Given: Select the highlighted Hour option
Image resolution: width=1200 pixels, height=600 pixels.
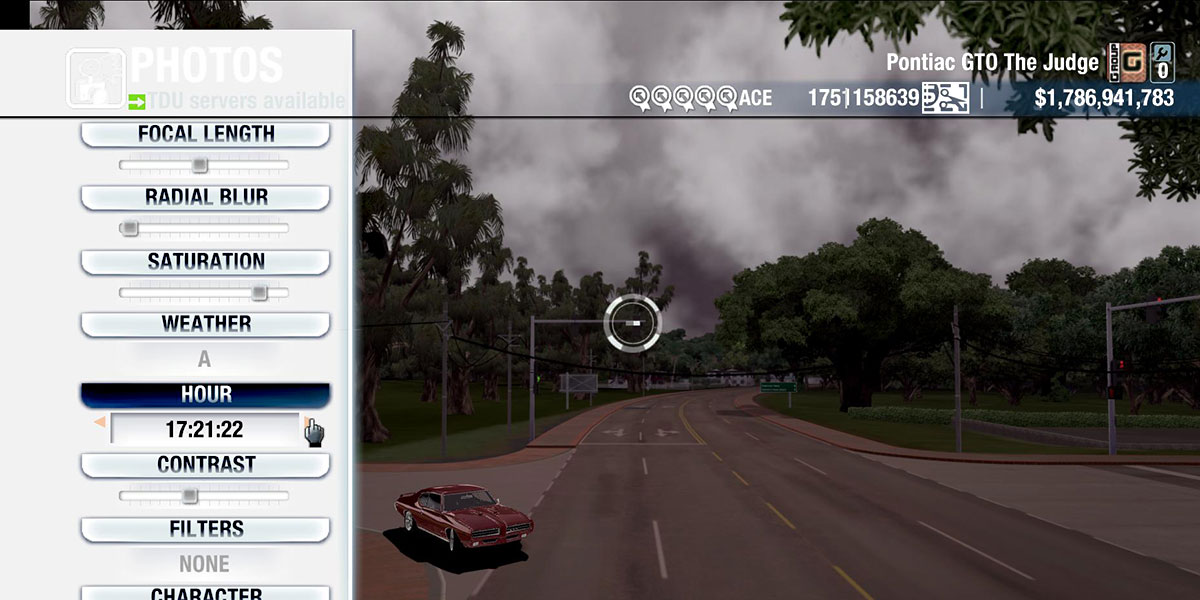Looking at the screenshot, I should (x=205, y=395).
